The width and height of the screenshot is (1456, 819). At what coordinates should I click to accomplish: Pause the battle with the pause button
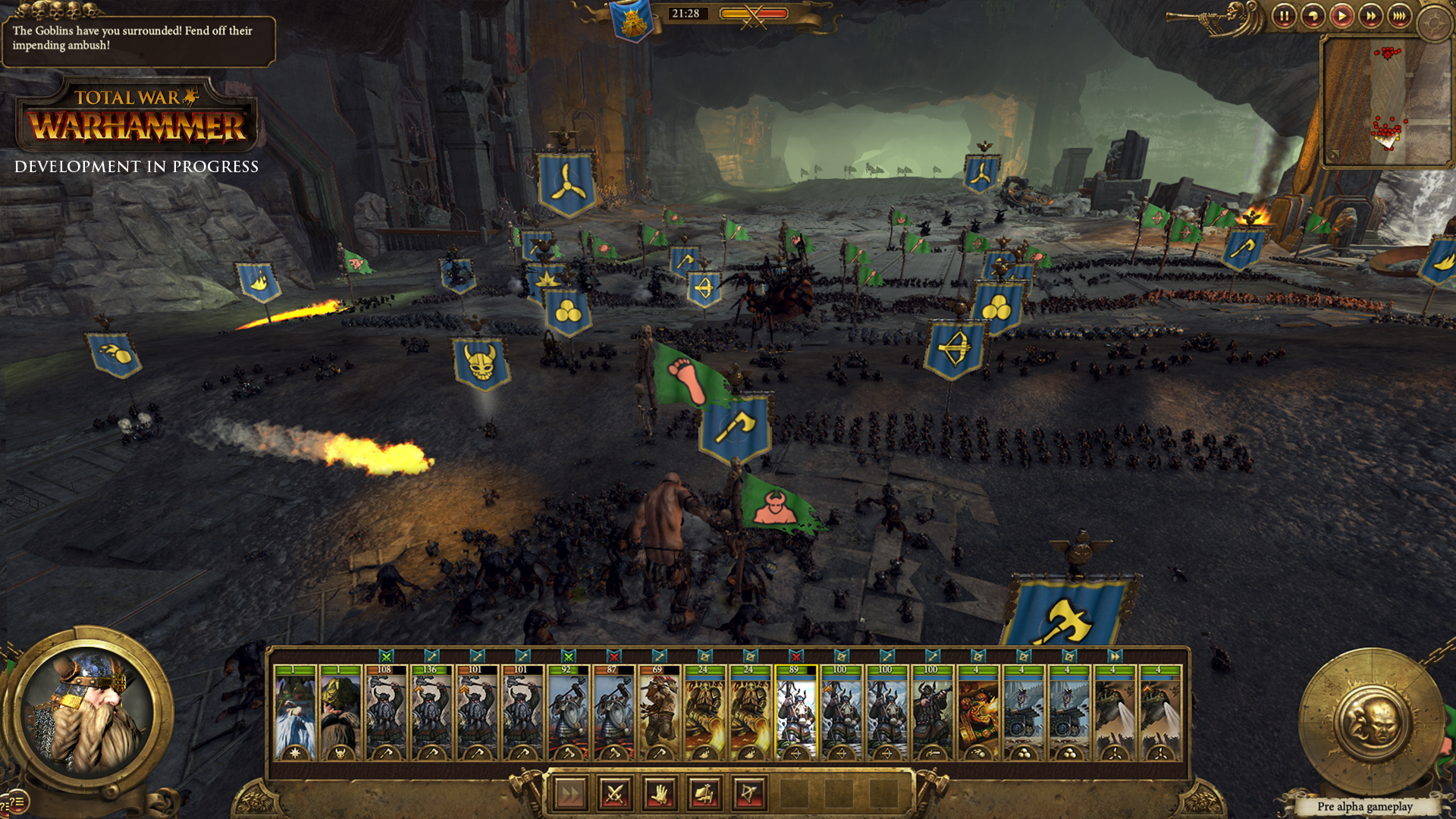[1284, 17]
